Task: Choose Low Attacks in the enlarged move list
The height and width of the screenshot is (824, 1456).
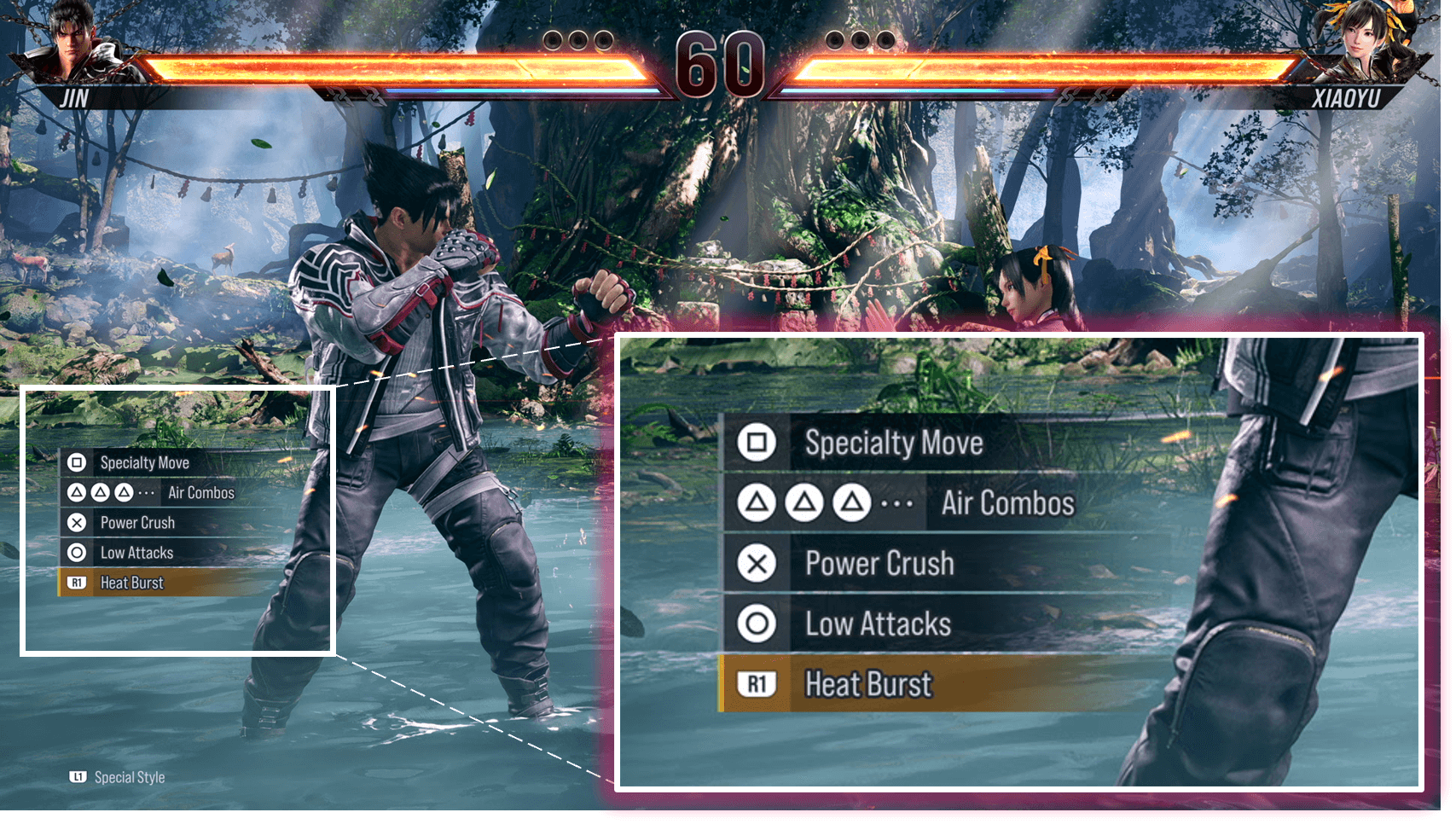Action: (877, 624)
